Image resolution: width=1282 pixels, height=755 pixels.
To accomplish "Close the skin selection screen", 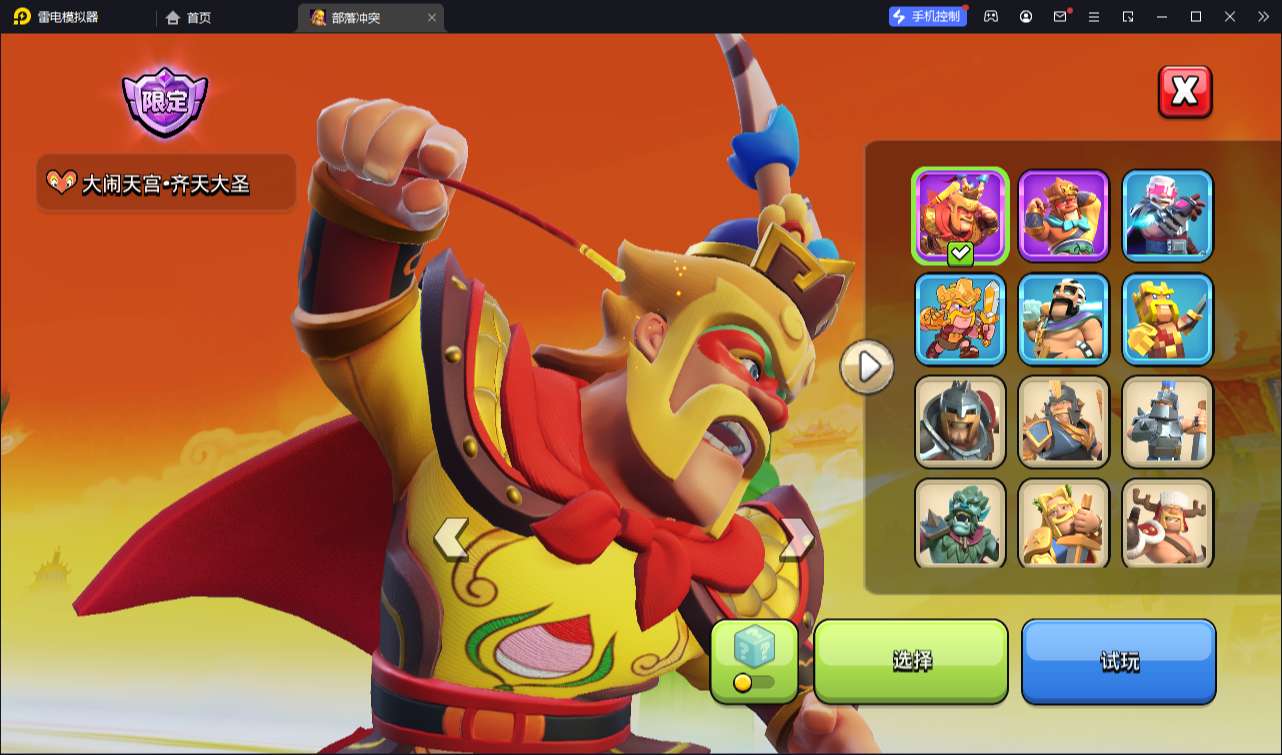I will point(1184,92).
